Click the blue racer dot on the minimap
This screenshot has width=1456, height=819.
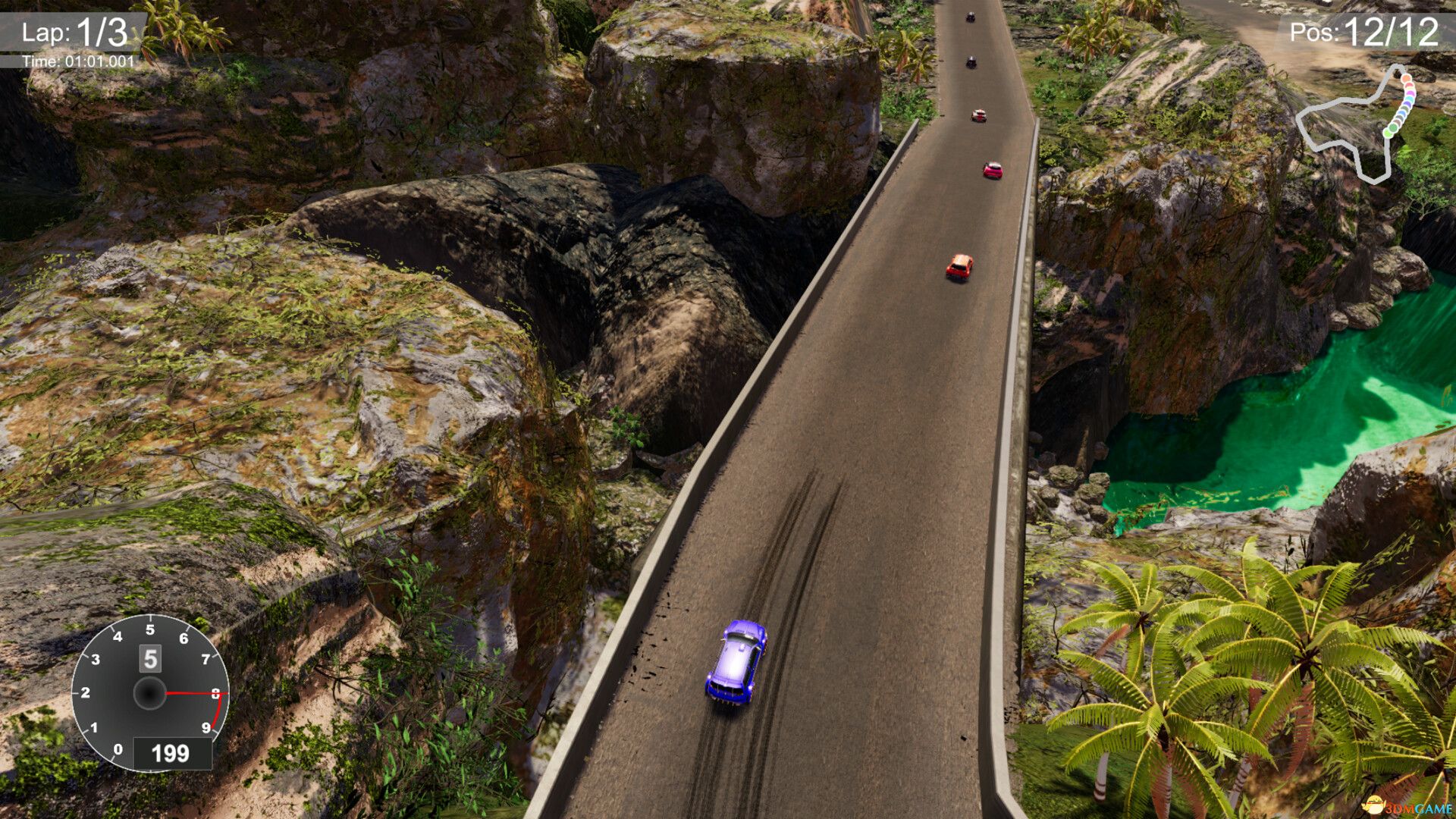tap(1401, 114)
